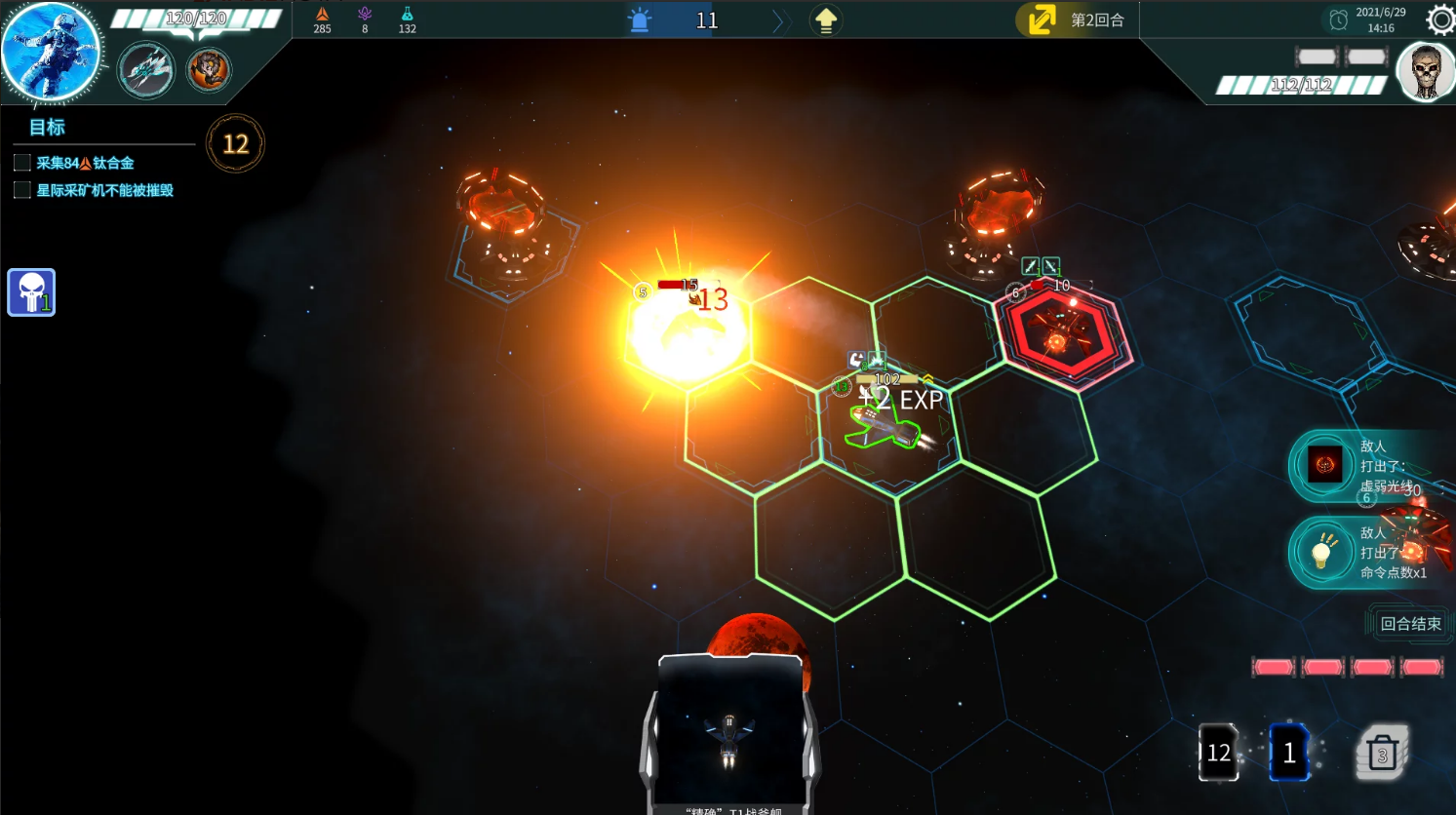Select the tiger emblem icon
1456x815 pixels.
[209, 70]
